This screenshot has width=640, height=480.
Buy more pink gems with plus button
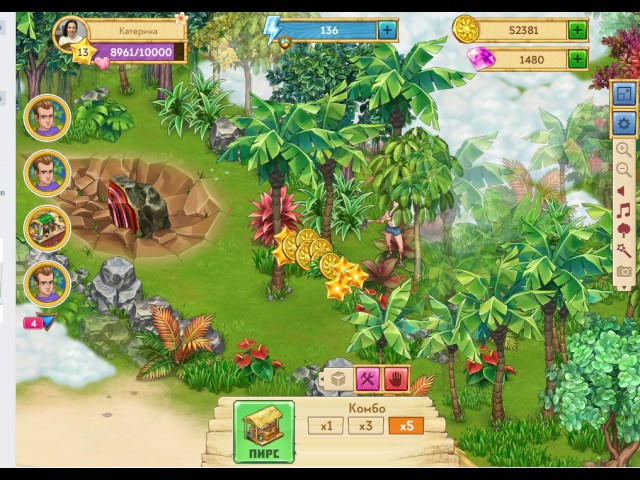pos(577,59)
